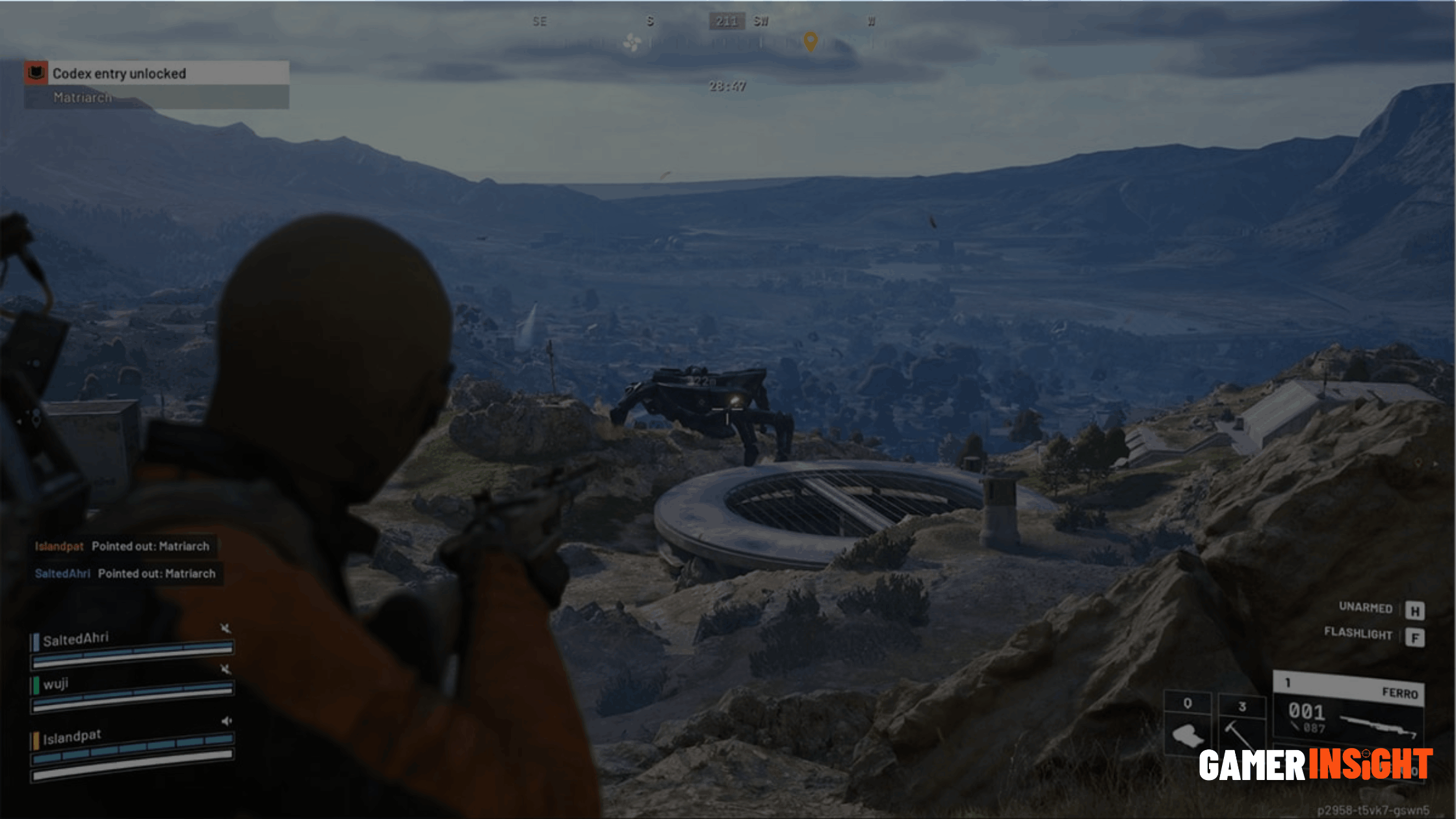
Task: Unmute SaltedAhri's muted microphone
Action: (x=226, y=629)
